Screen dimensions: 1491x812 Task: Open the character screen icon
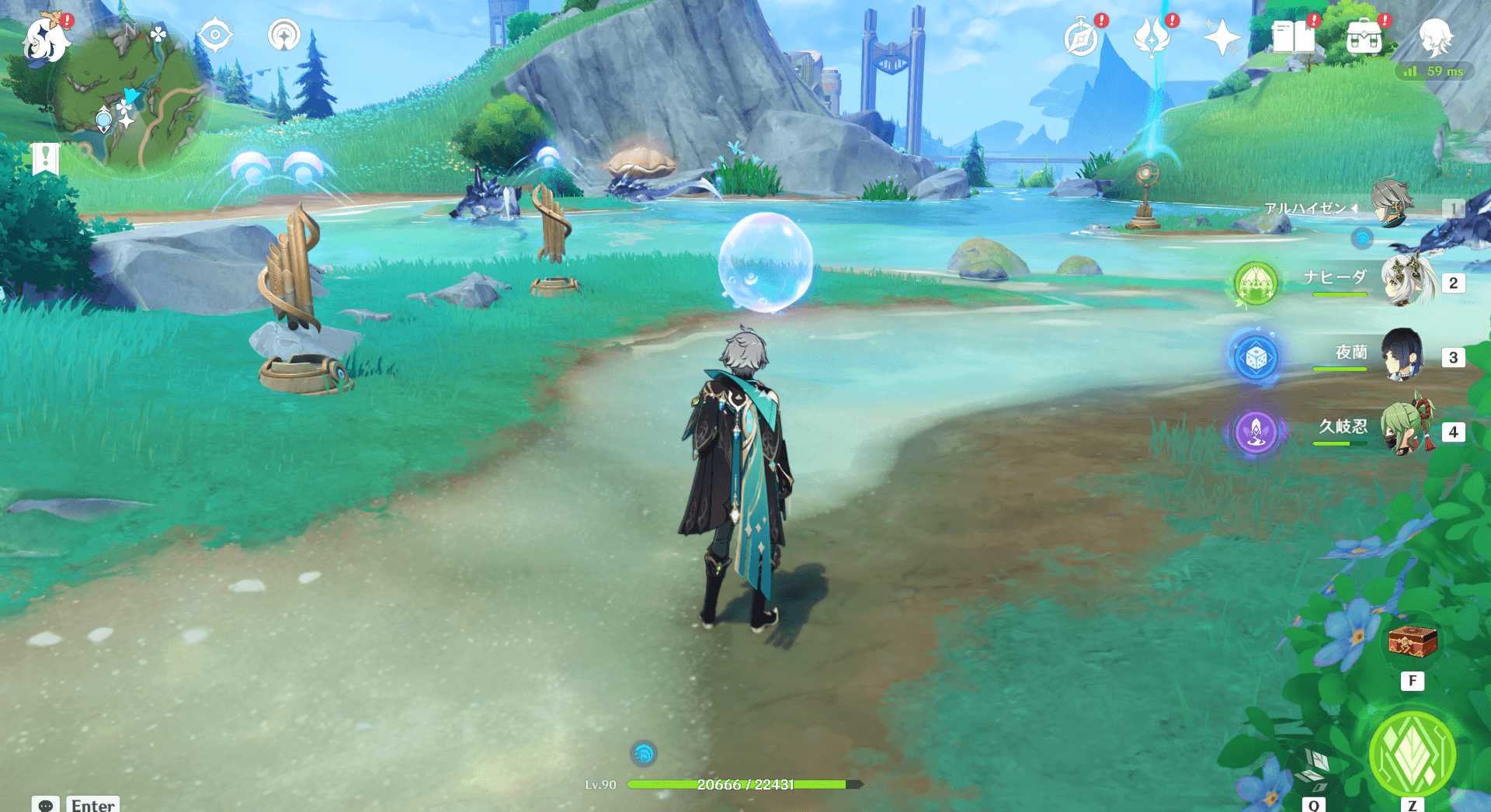pyautogui.click(x=1435, y=37)
